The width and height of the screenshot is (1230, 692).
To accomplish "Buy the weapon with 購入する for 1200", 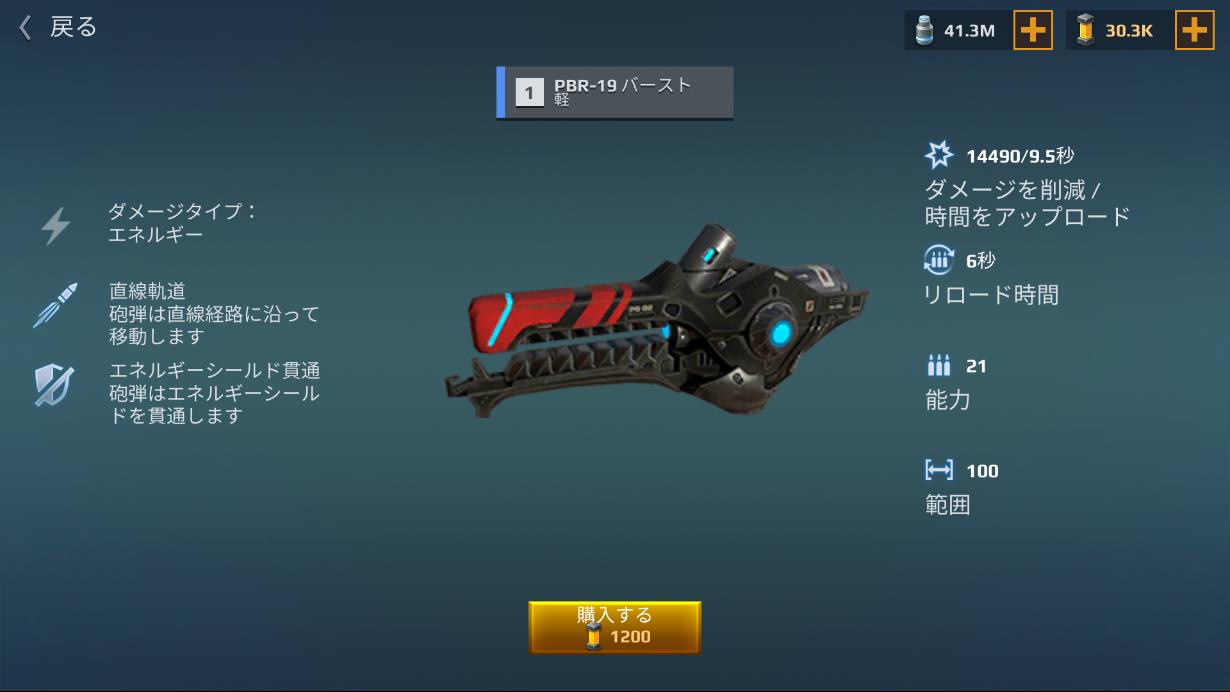I will 614,627.
